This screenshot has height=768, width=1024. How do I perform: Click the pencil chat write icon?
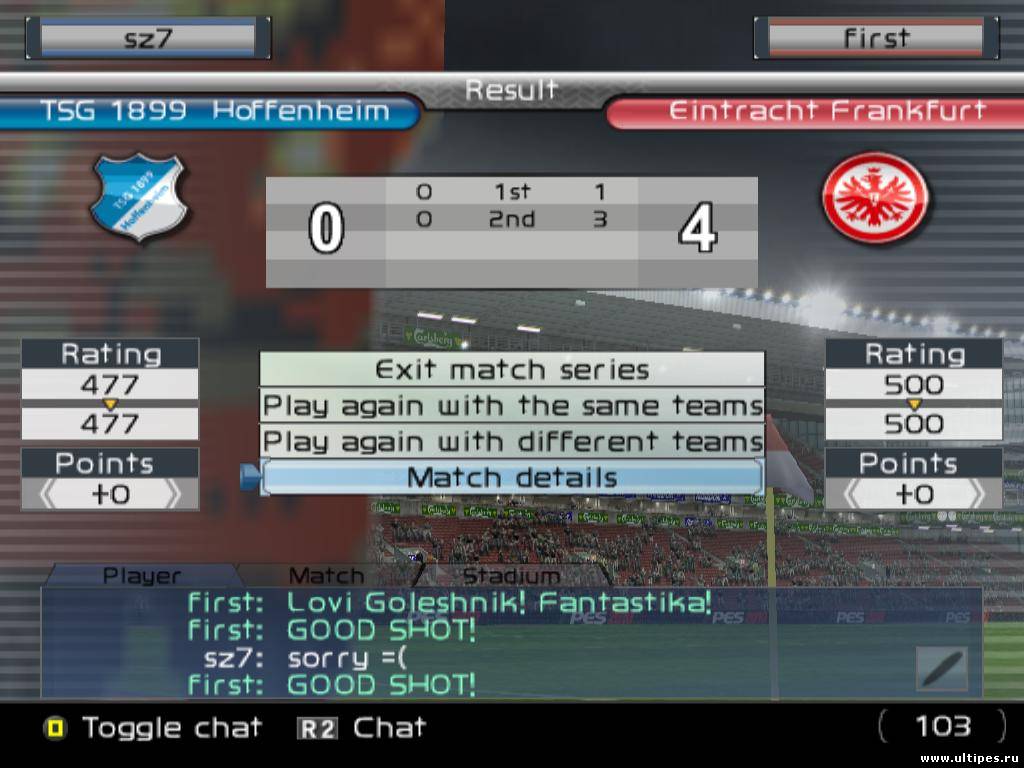942,668
